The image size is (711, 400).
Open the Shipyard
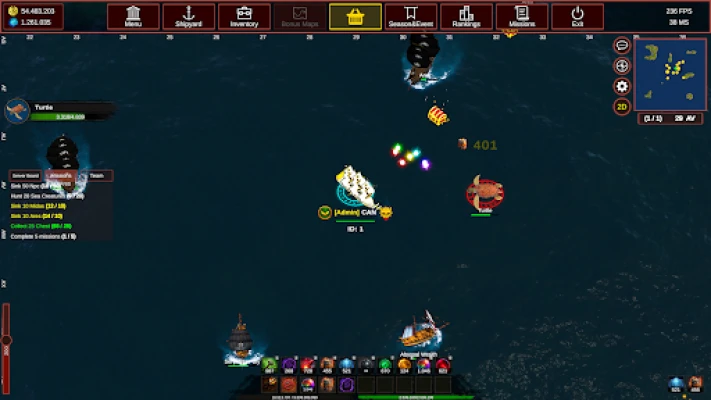[188, 17]
